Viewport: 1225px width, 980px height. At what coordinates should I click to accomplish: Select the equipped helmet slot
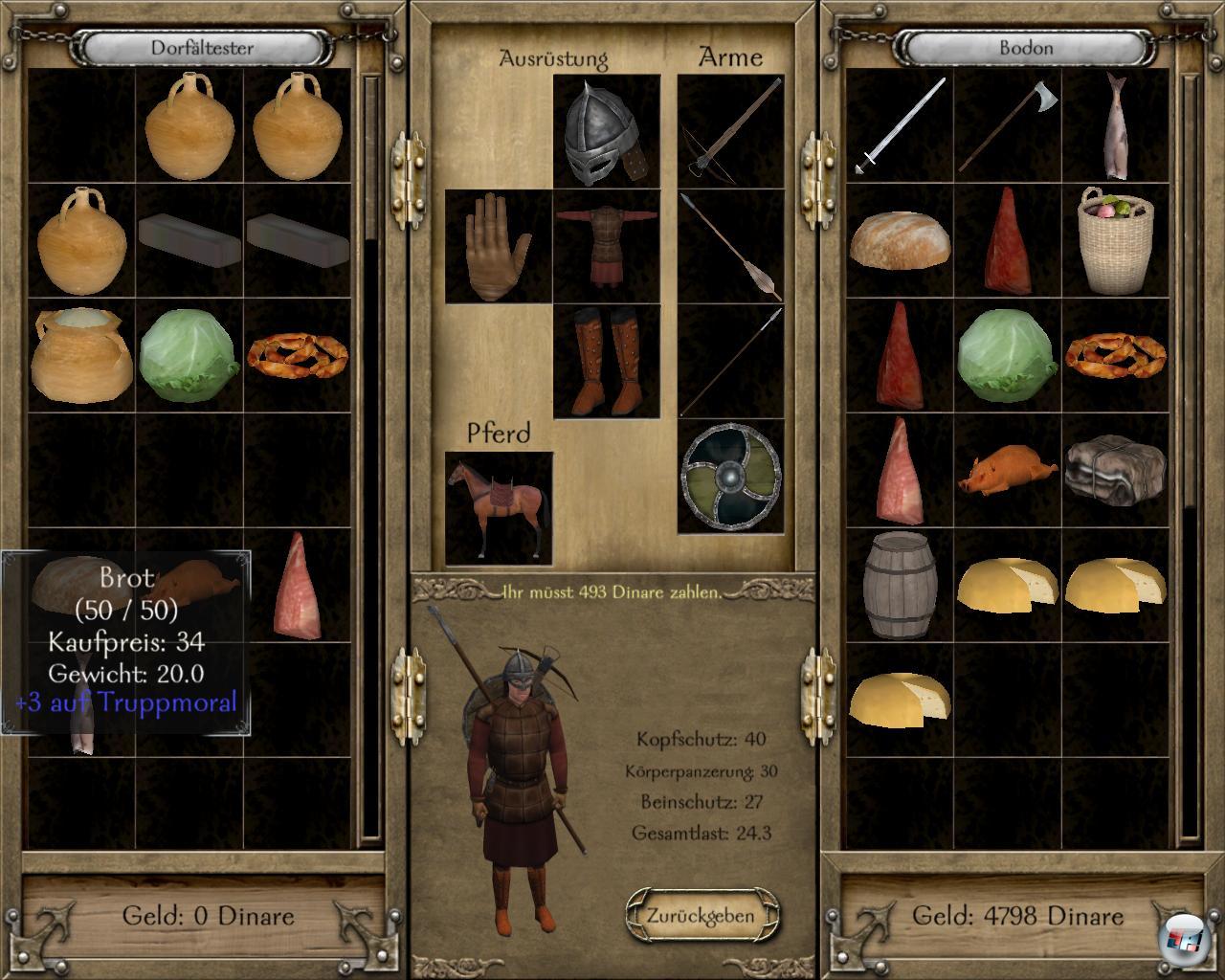pos(606,133)
